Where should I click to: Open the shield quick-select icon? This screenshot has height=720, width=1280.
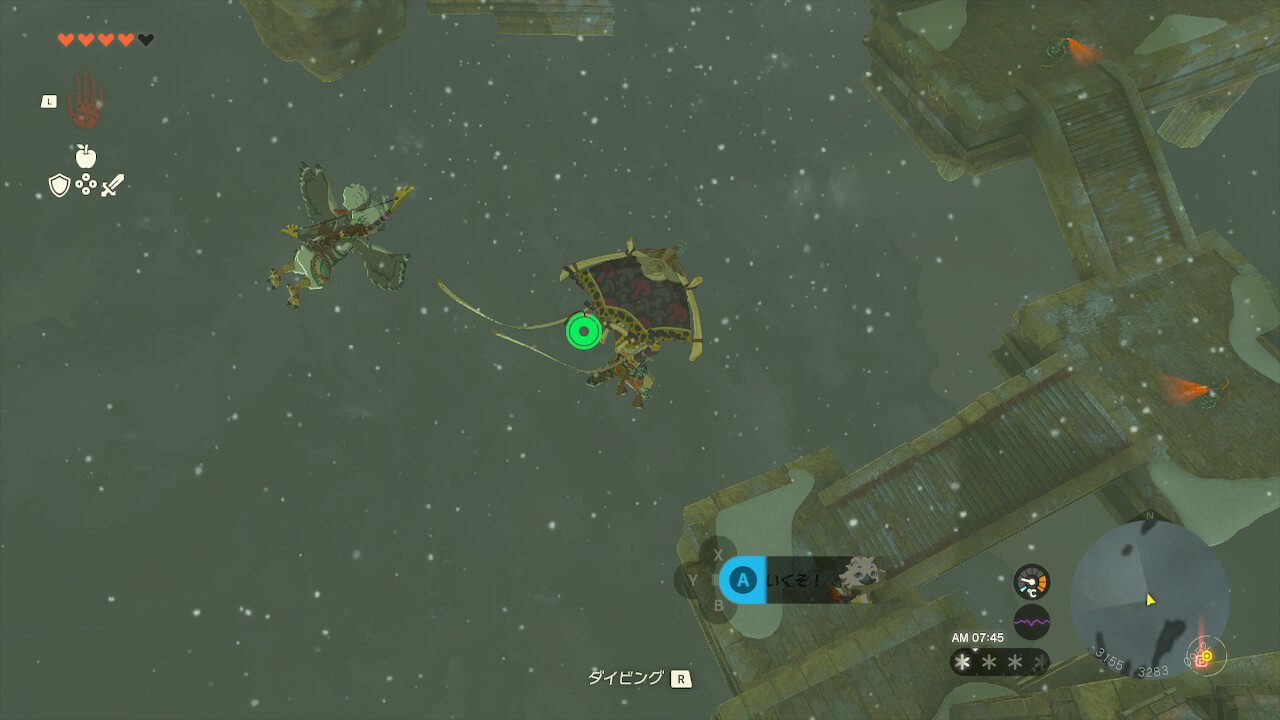click(x=59, y=185)
